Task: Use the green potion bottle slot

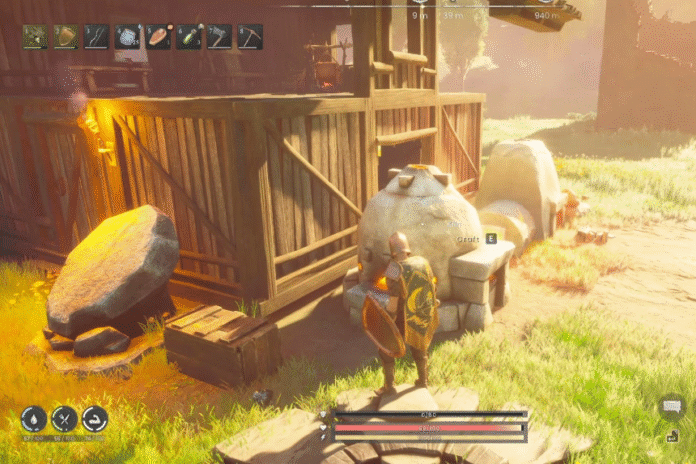Action: tap(189, 37)
